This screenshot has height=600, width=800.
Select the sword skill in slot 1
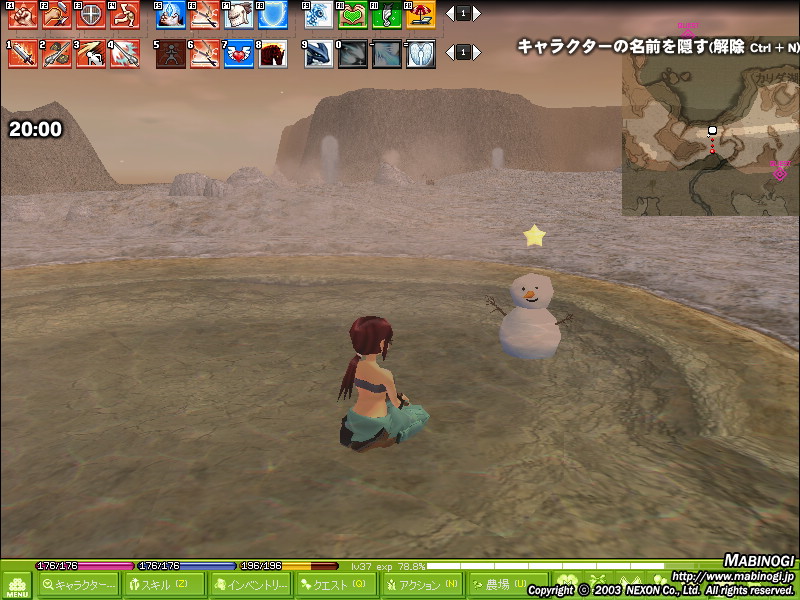tap(23, 54)
